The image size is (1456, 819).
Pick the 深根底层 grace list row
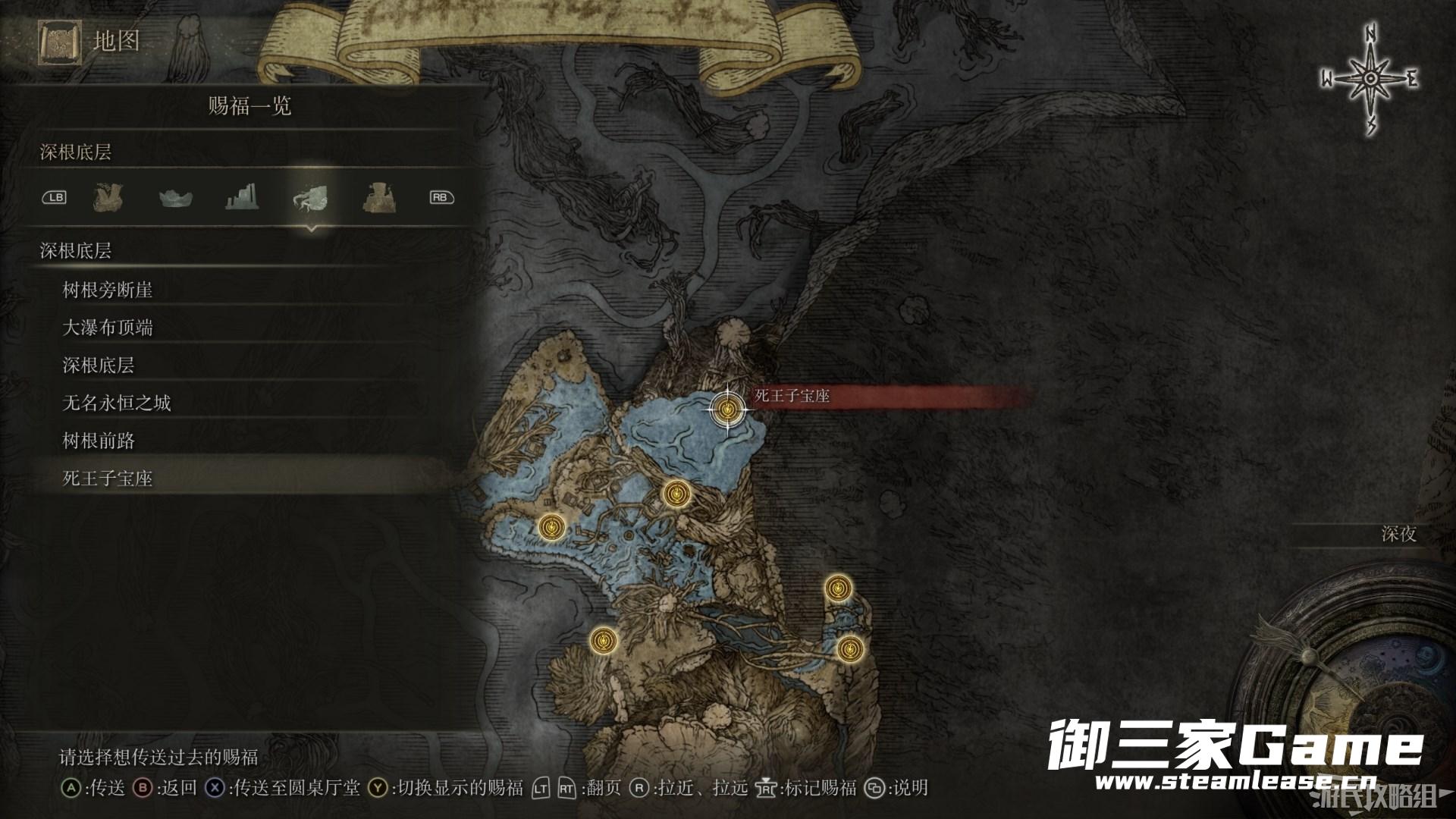[x=99, y=366]
